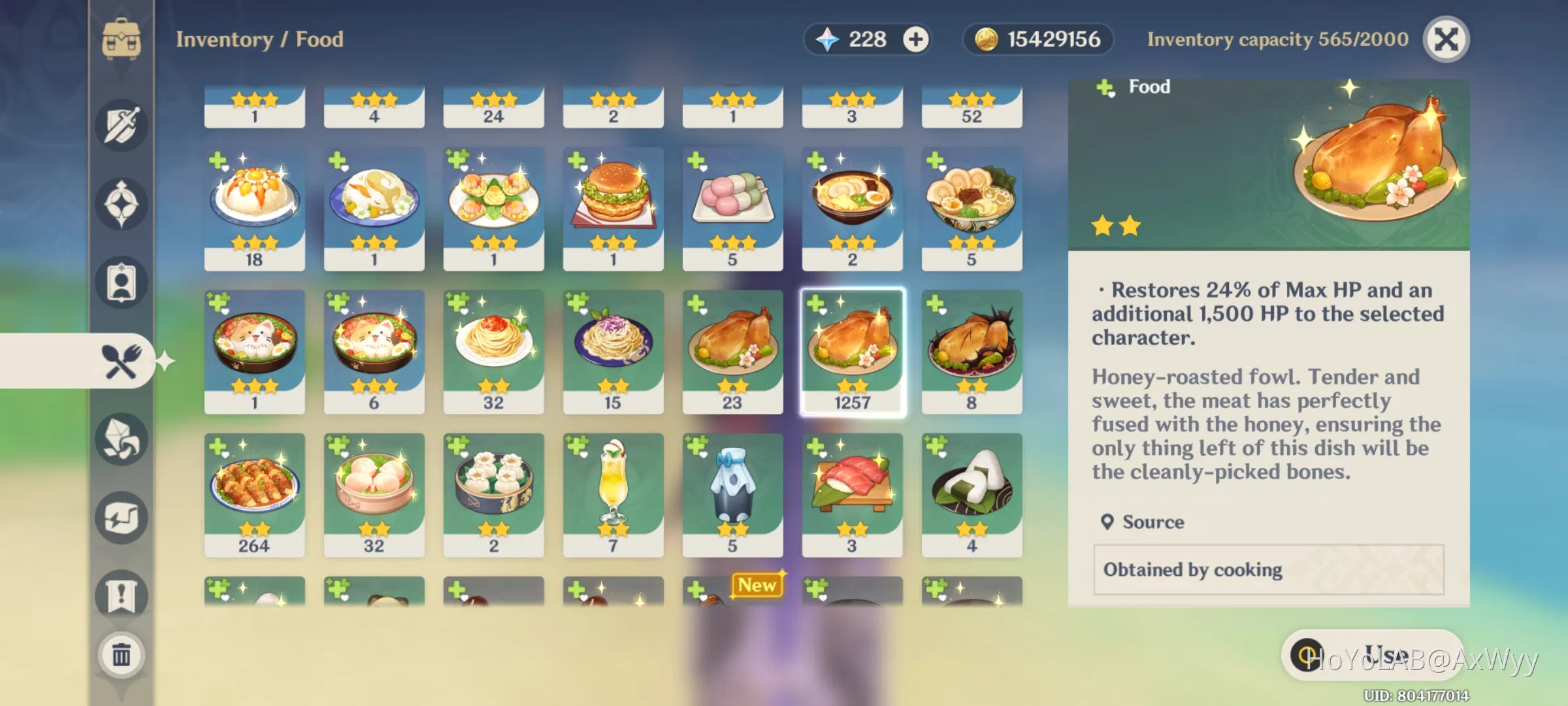Close the inventory with the X
The width and height of the screenshot is (1568, 706).
(1446, 39)
